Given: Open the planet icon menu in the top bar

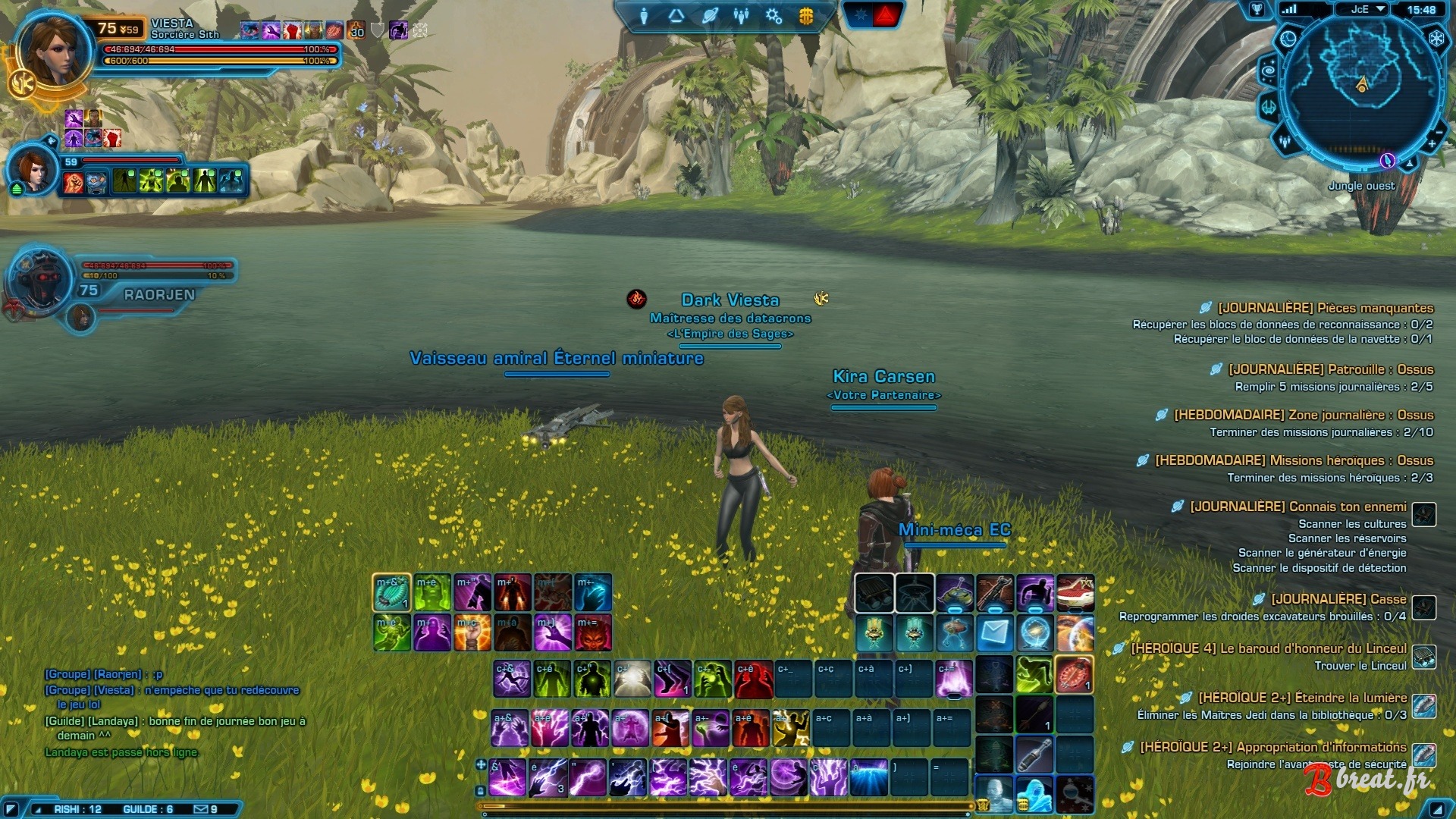Looking at the screenshot, I should click(710, 16).
